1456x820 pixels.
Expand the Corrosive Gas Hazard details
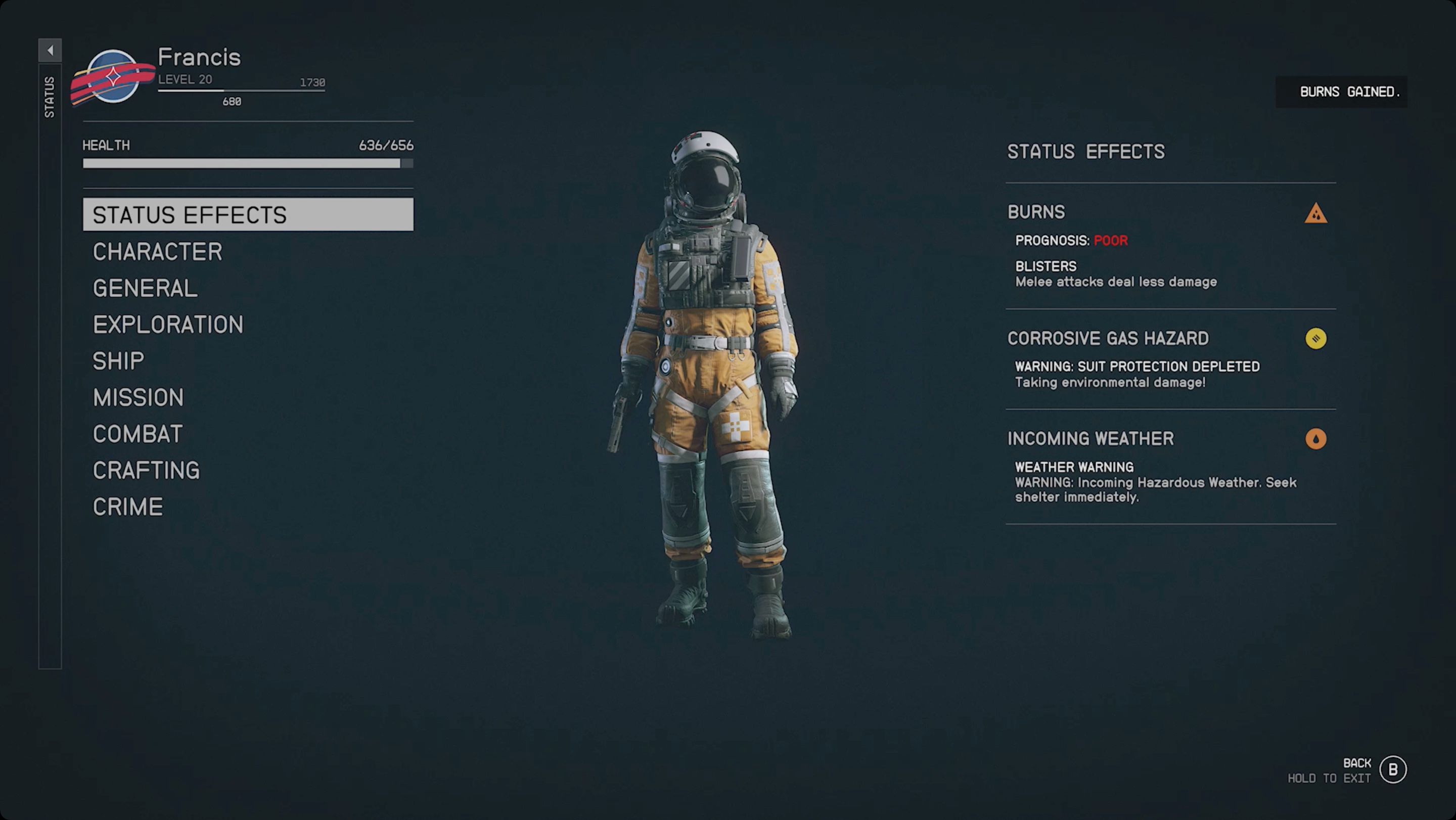[x=1108, y=338]
